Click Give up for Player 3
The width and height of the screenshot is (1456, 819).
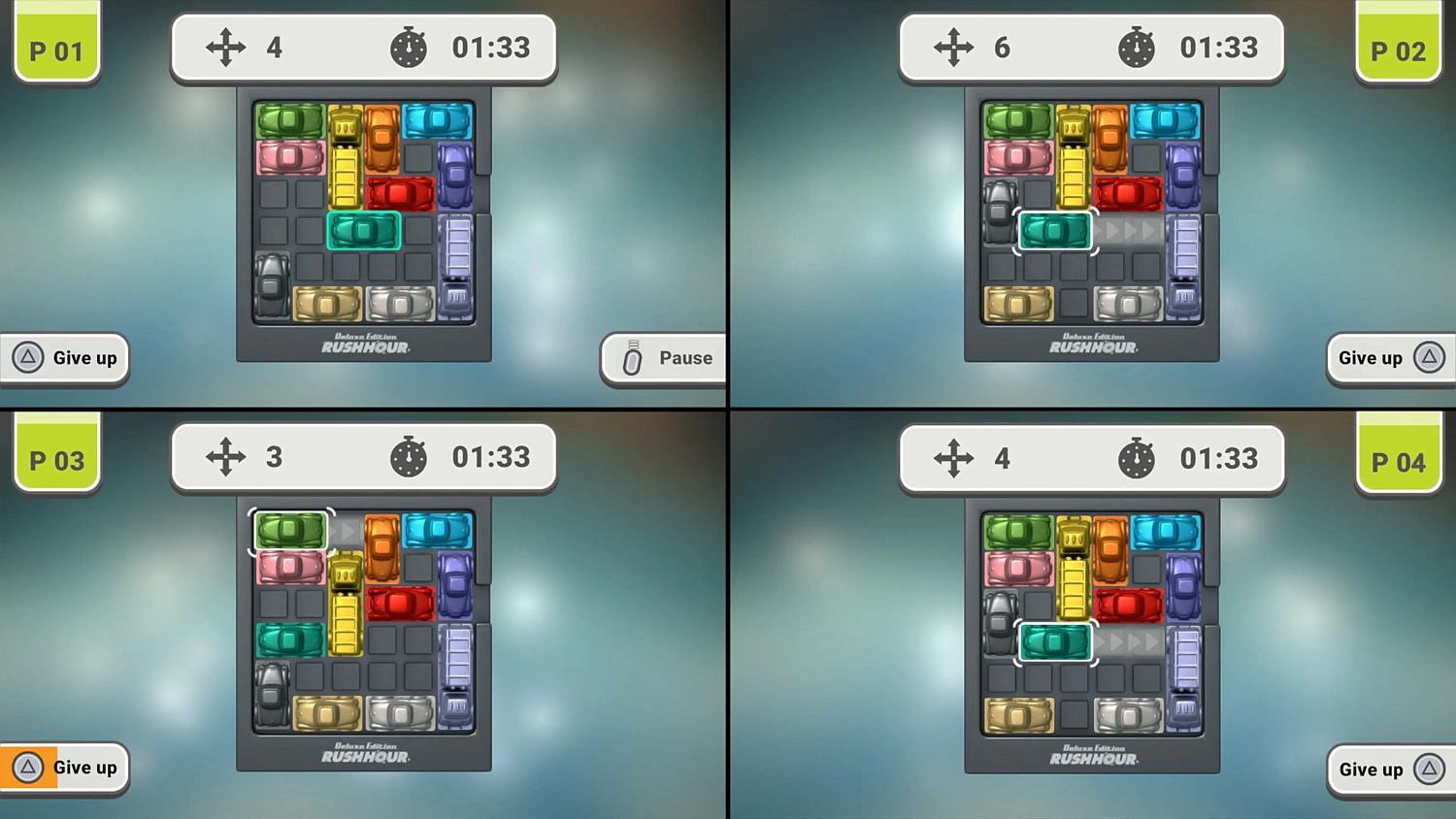[x=63, y=767]
